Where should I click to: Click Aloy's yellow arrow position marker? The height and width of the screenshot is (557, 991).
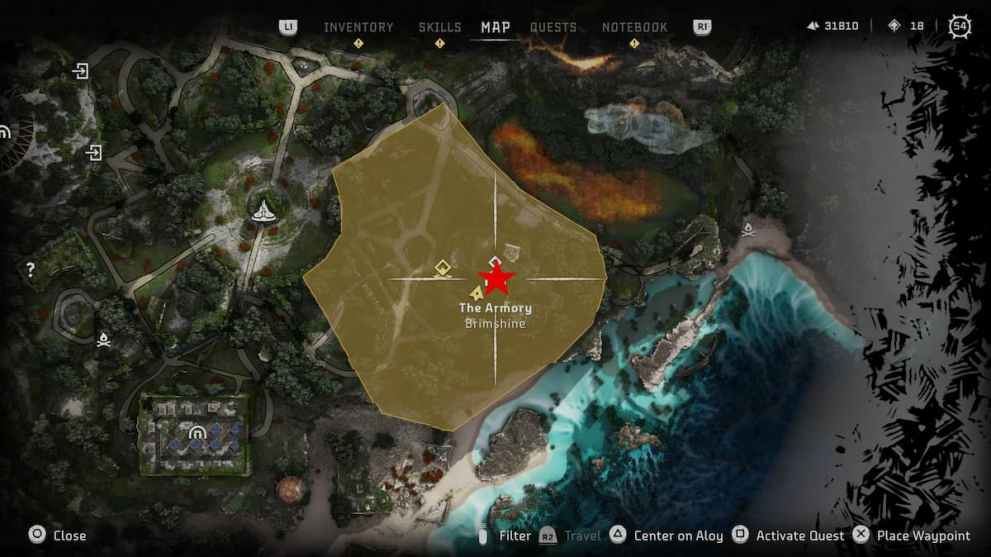click(477, 293)
